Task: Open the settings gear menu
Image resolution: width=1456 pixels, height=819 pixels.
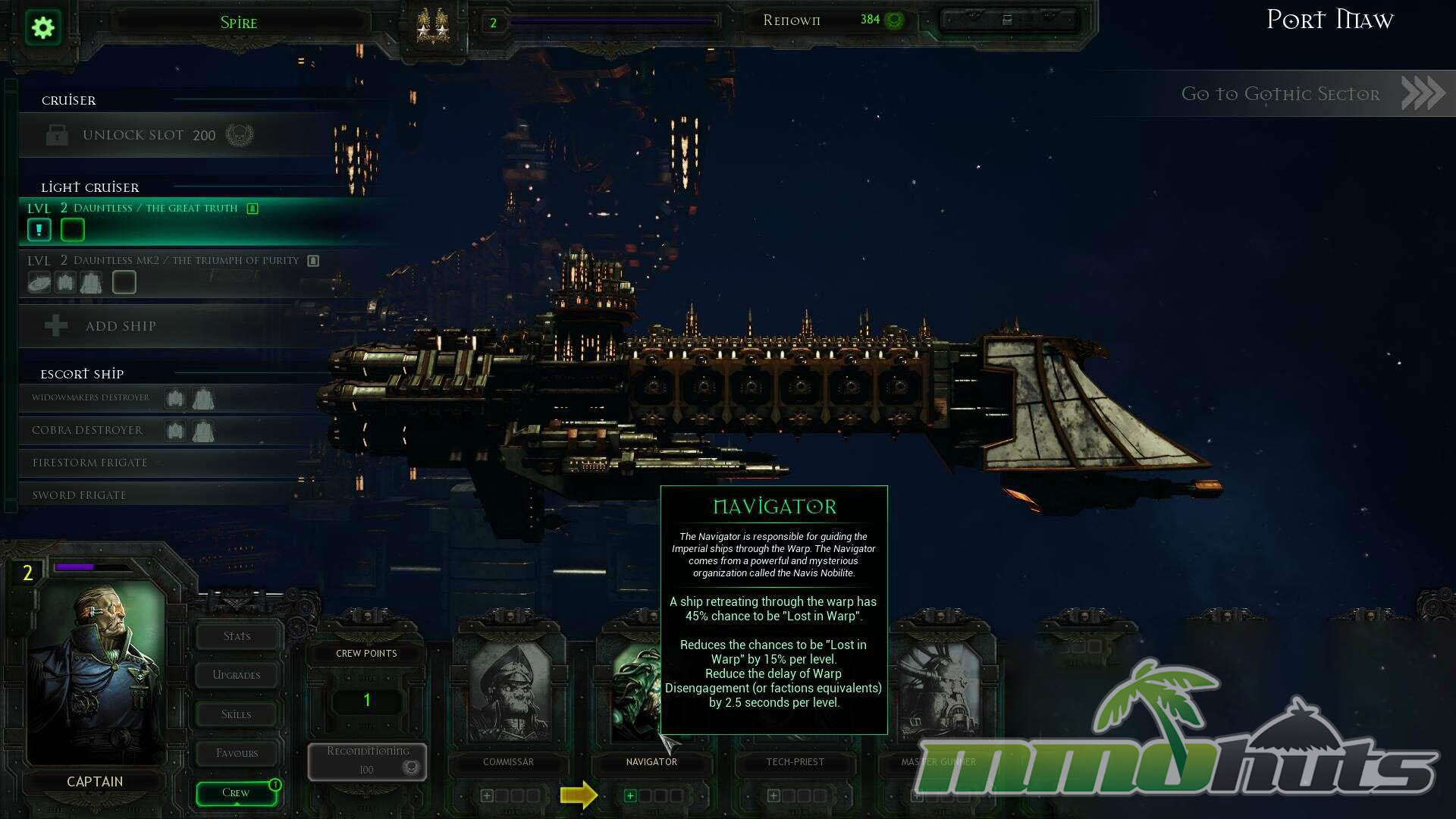Action: (x=43, y=28)
